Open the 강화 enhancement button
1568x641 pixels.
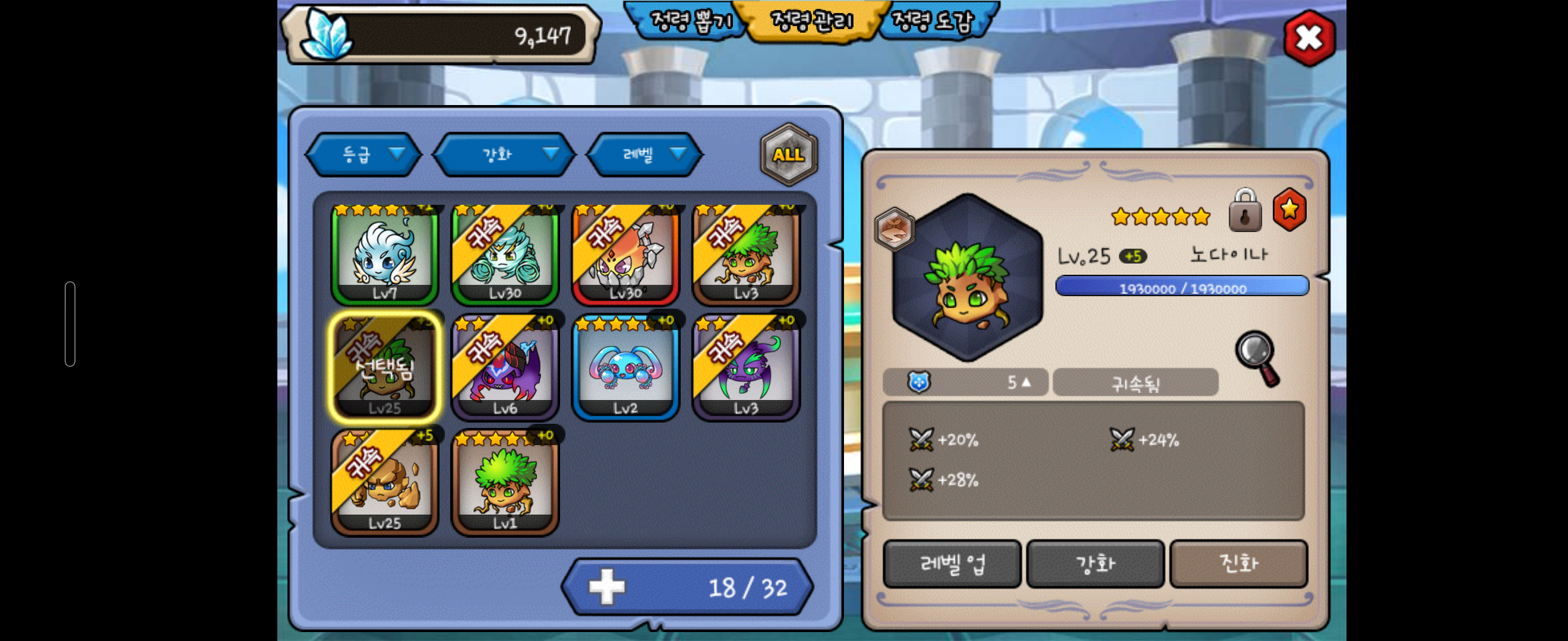tap(1095, 564)
